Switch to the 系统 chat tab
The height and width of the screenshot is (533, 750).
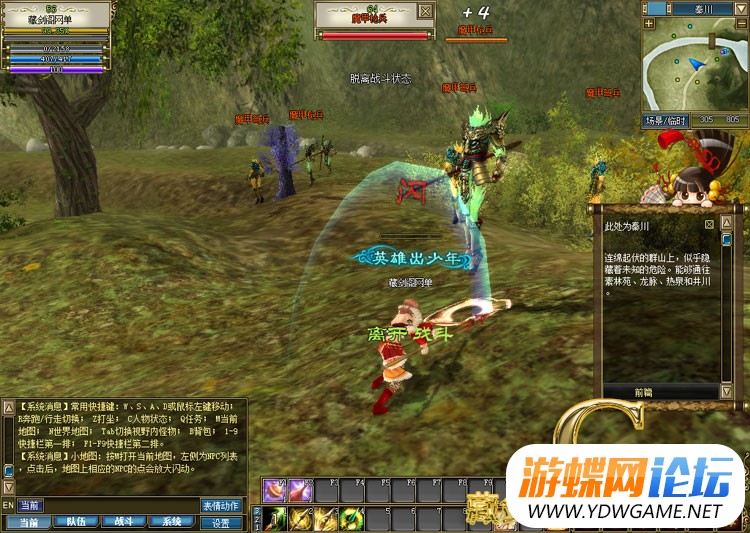click(172, 522)
